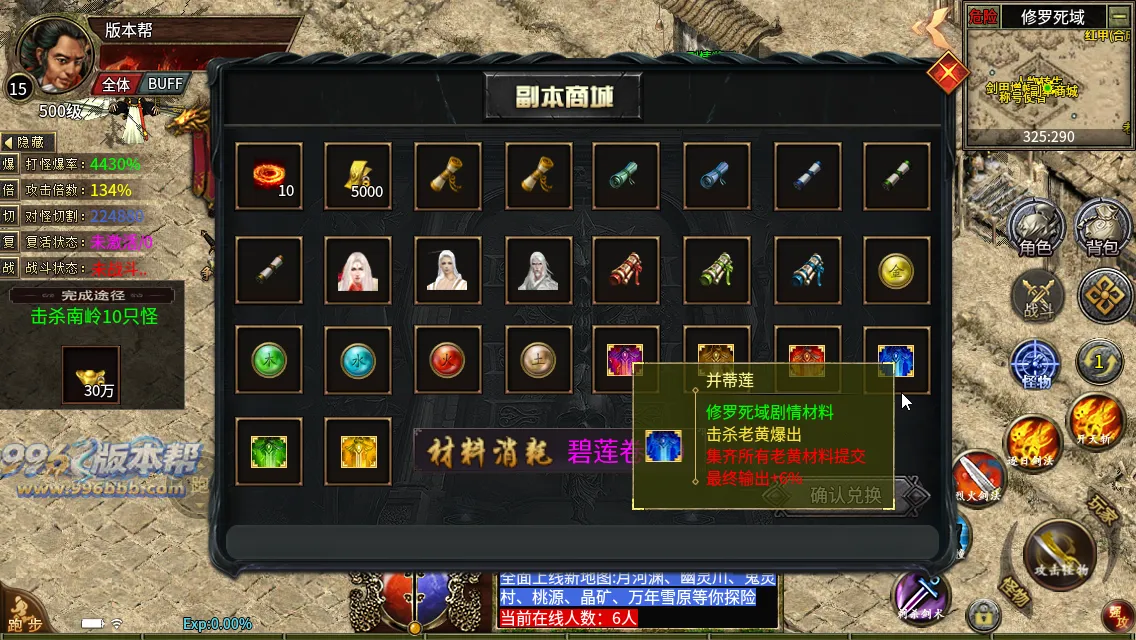This screenshot has width=1136, height=640.
Task: Use the 攻击怪物 attack button
Action: (x=1060, y=555)
